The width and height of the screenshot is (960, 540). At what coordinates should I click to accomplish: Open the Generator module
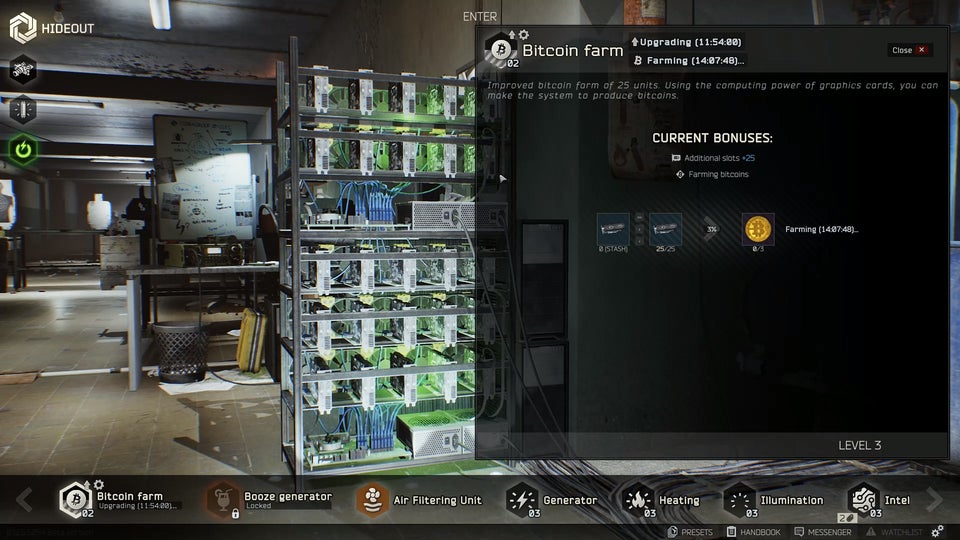pyautogui.click(x=553, y=499)
